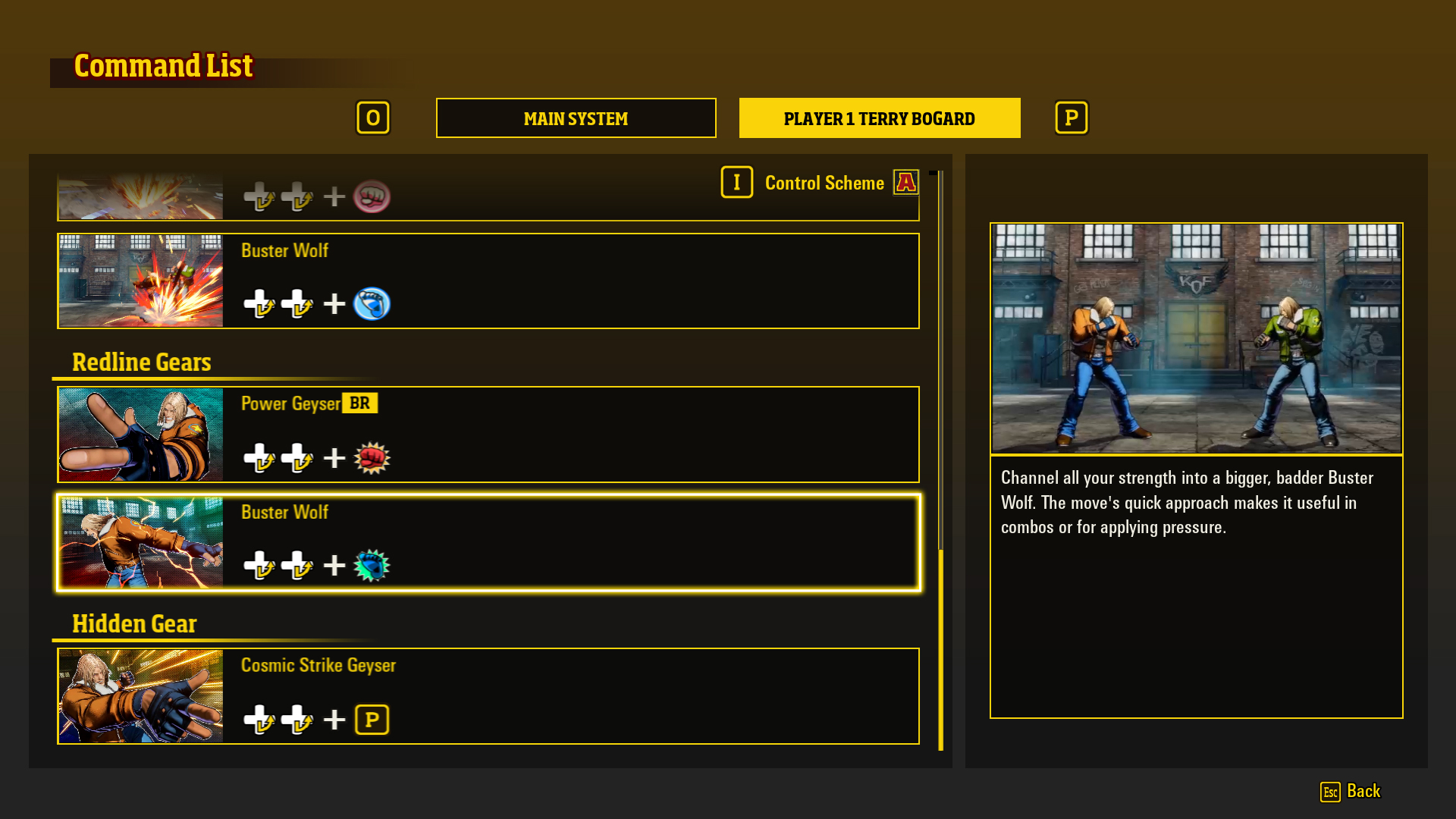The width and height of the screenshot is (1456, 819).
Task: Click the yellow scrollbar on the command list
Action: point(940,652)
